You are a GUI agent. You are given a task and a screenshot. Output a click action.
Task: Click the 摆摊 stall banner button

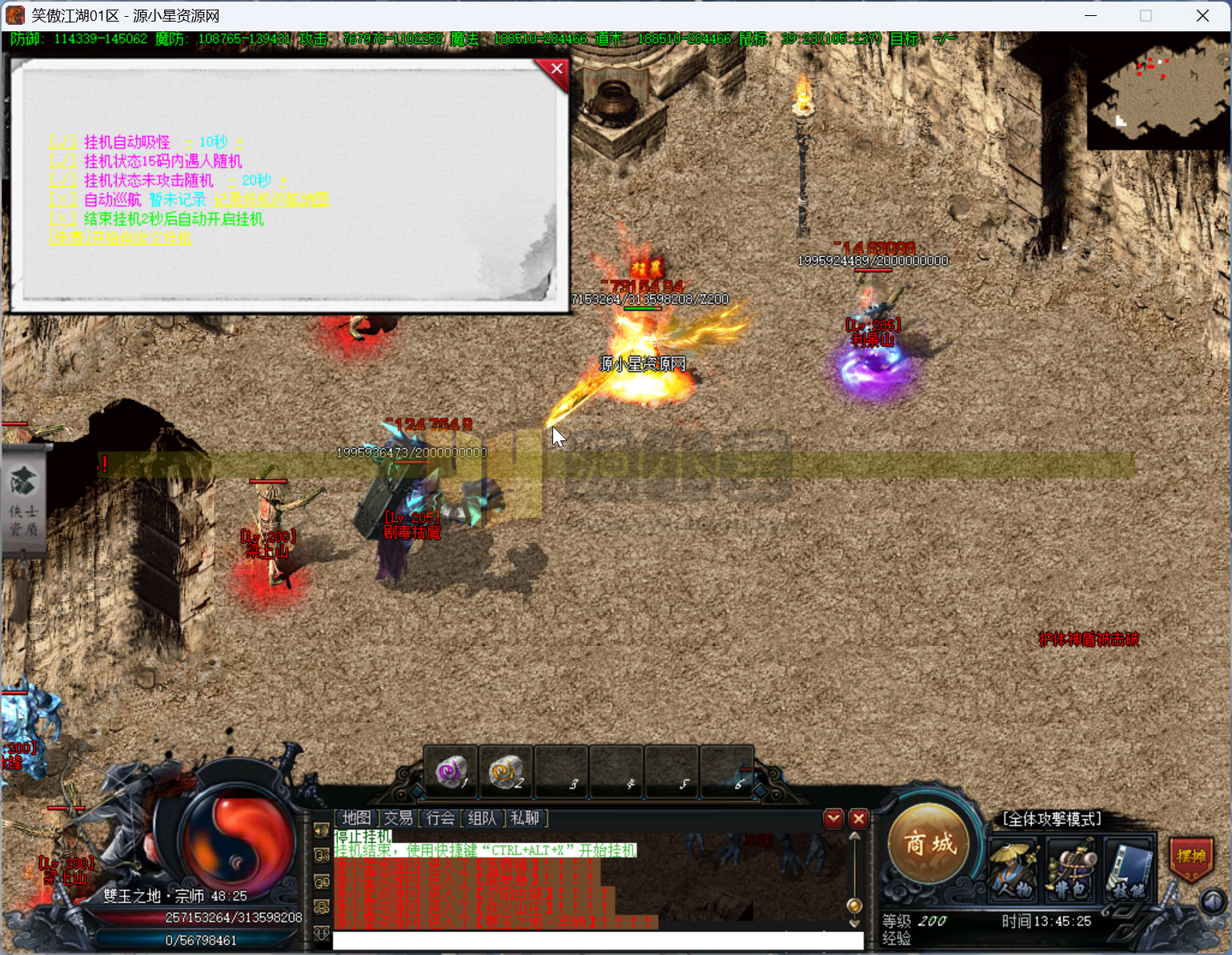1191,857
